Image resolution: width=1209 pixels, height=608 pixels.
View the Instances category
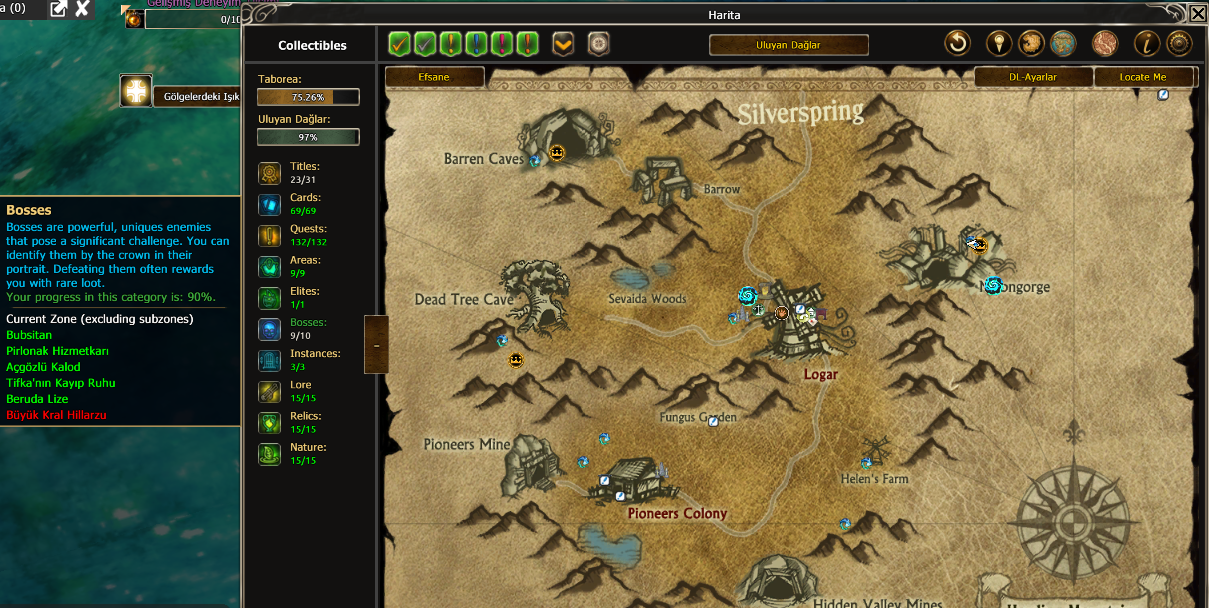coord(269,360)
